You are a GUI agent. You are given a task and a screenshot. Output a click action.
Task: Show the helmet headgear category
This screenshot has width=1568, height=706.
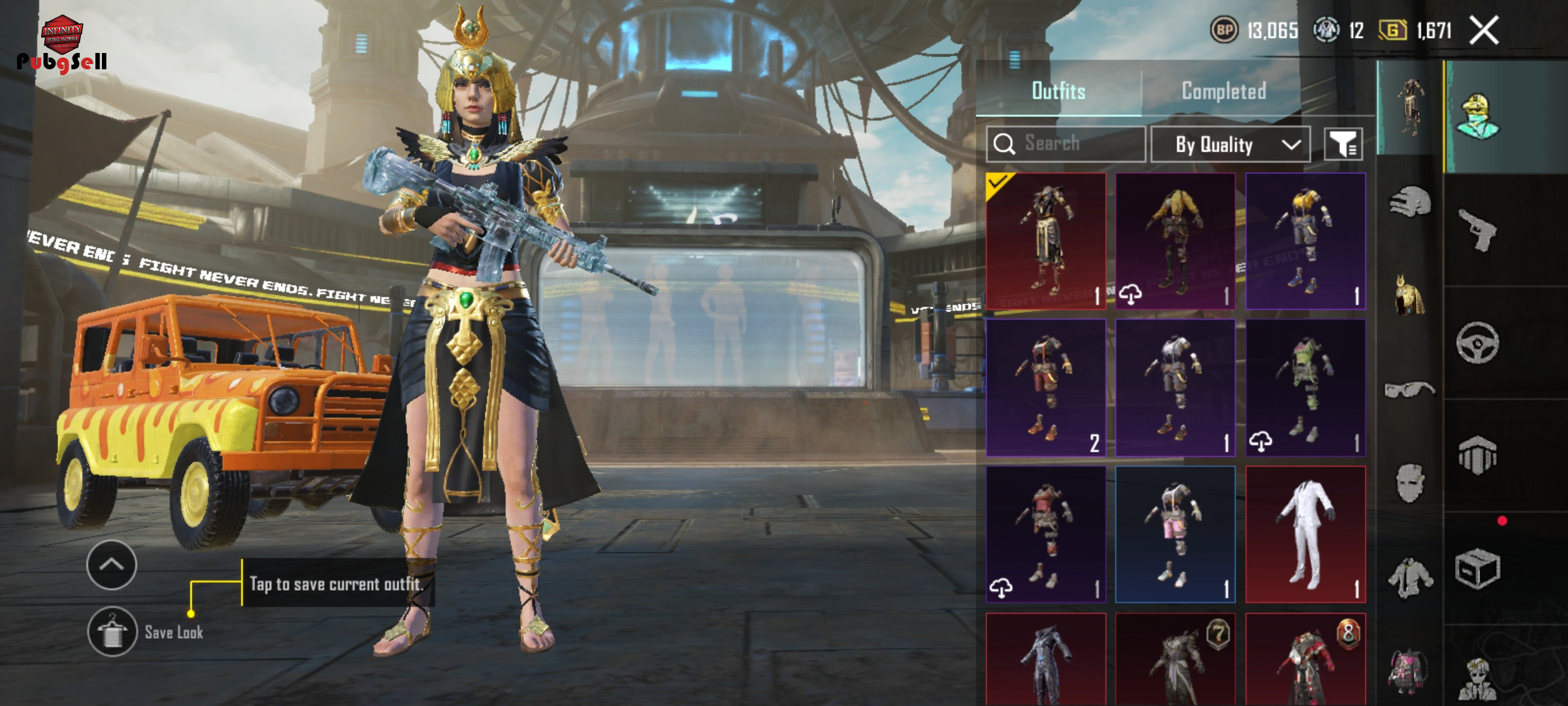1409,201
